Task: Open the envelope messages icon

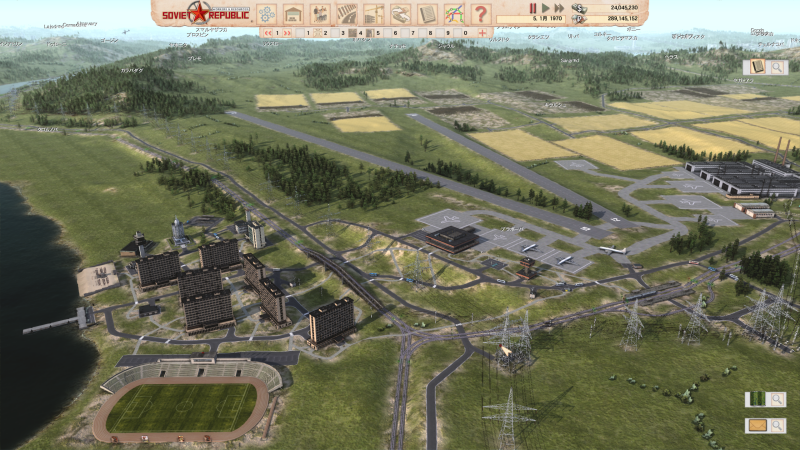Action: tap(757, 425)
